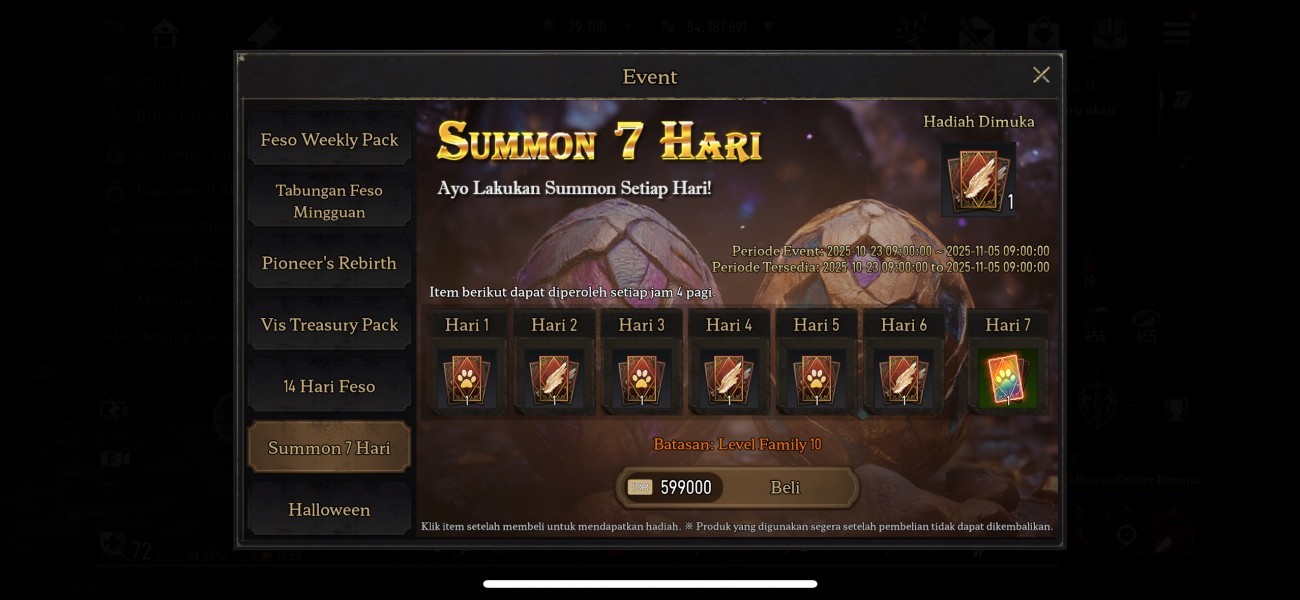Select the Pioneer's Rebirth tab
Screen dimensions: 1300x600
(329, 263)
